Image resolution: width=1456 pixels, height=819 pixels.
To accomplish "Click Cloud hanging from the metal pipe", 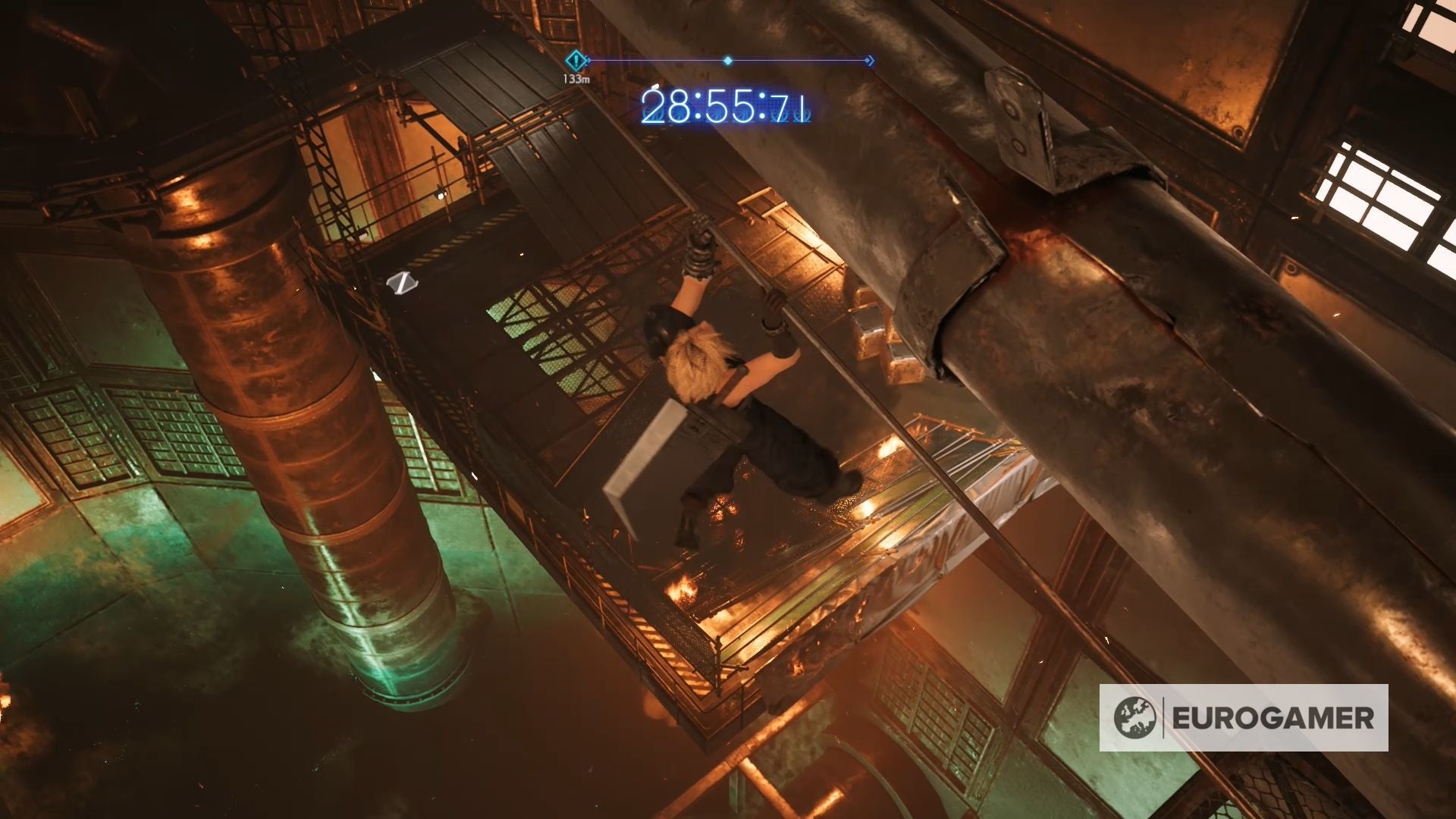I will tap(728, 379).
